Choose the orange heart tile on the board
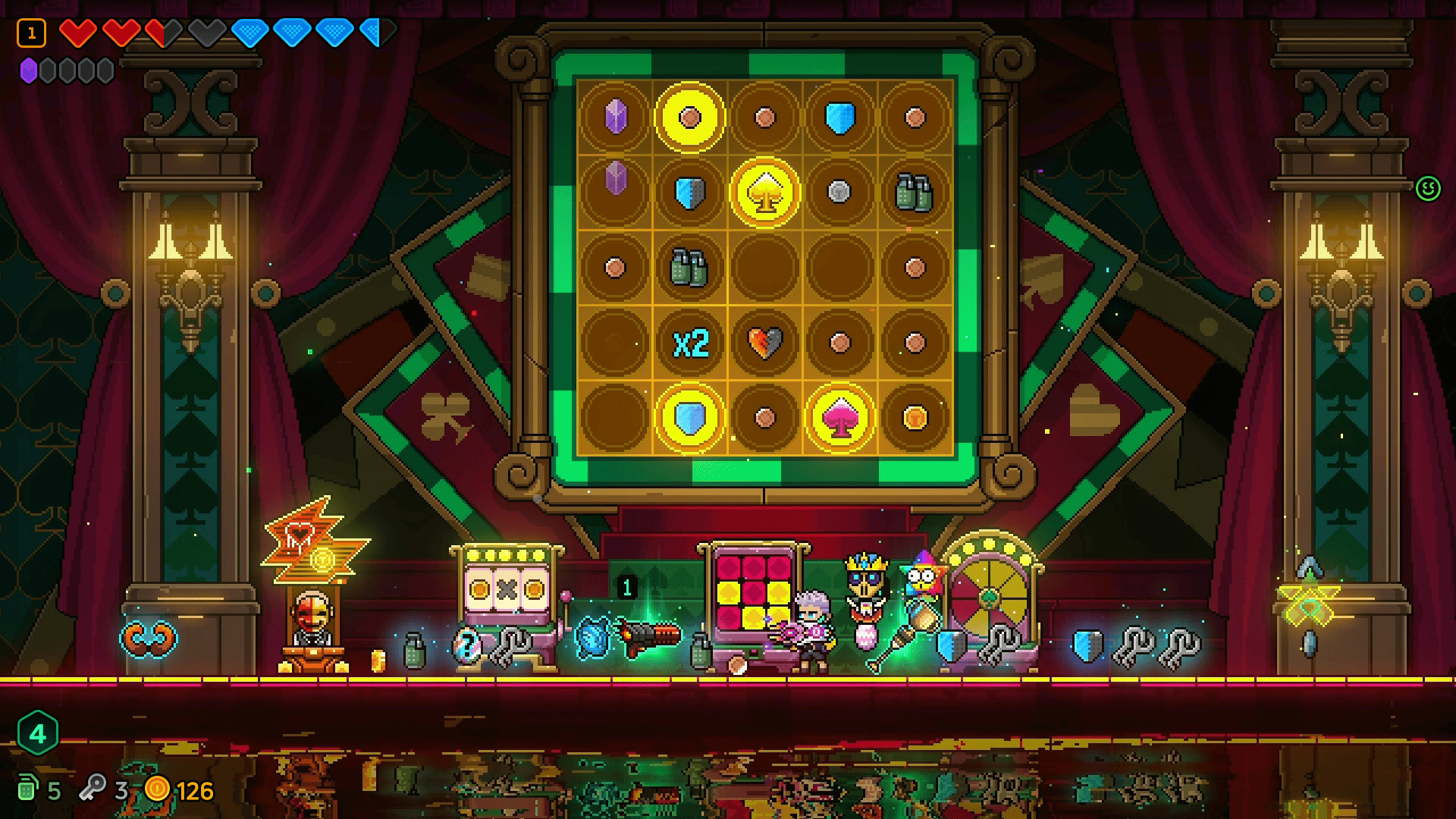The image size is (1456, 819). point(764,343)
